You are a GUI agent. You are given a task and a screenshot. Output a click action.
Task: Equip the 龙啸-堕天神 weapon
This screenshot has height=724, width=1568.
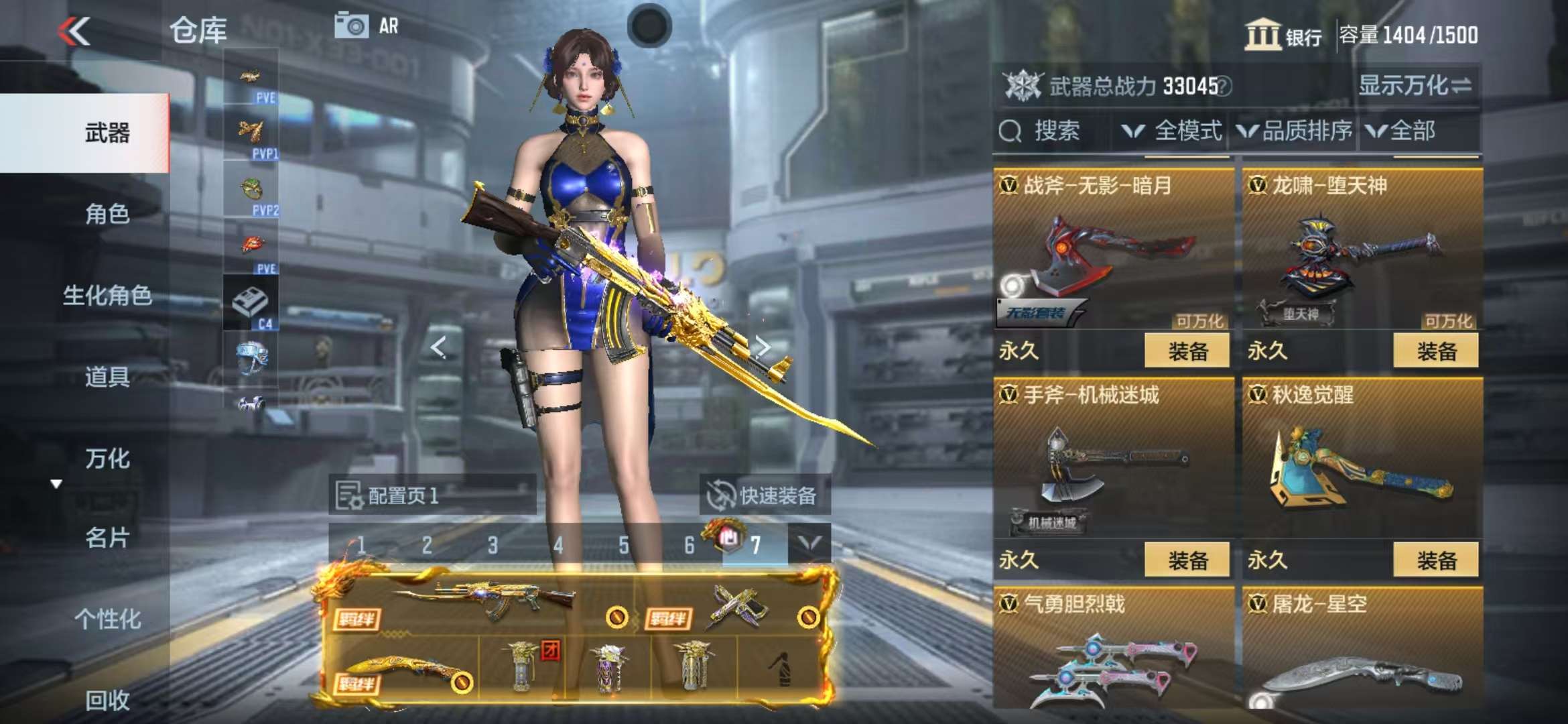(1435, 351)
